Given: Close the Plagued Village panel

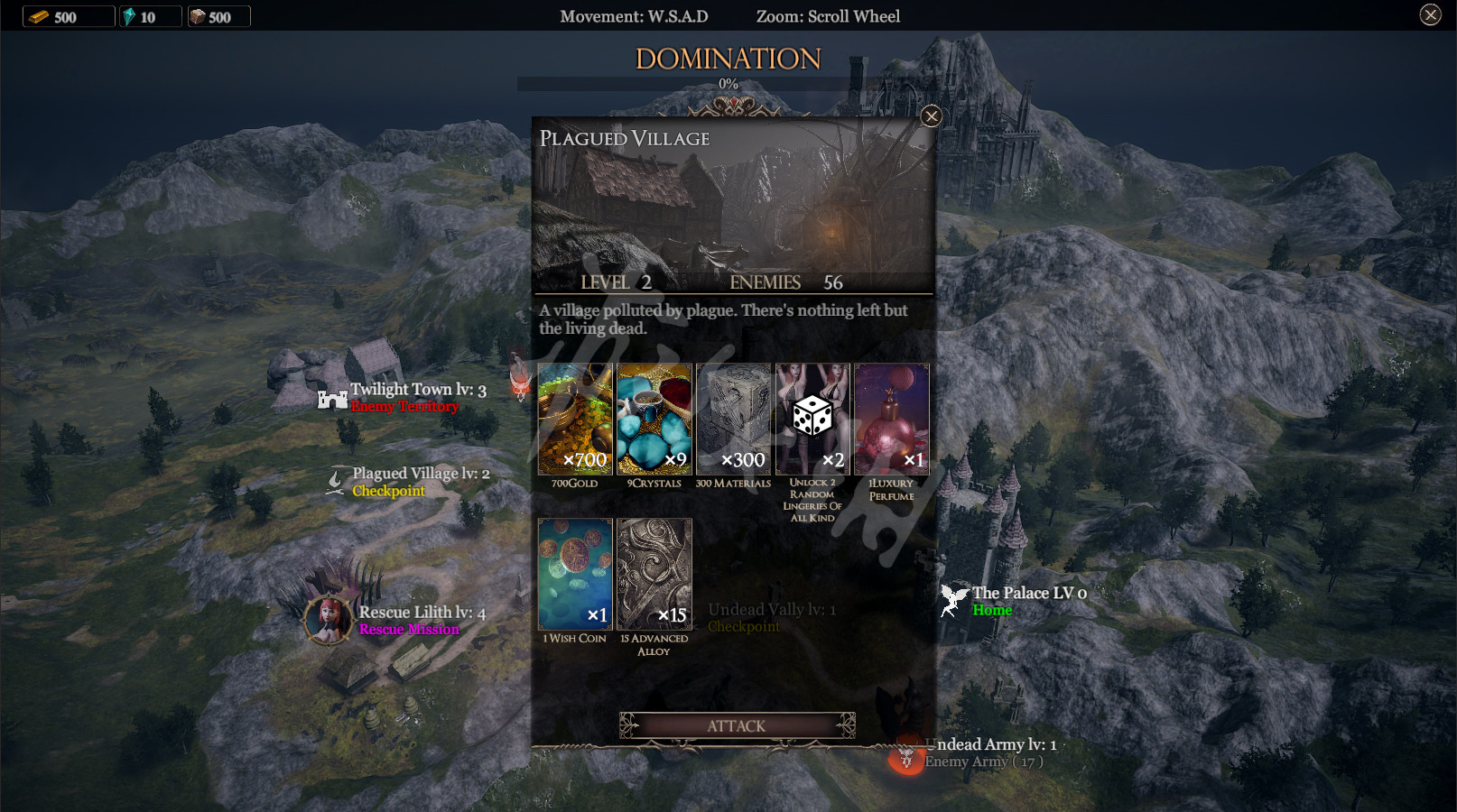Looking at the screenshot, I should [x=932, y=116].
